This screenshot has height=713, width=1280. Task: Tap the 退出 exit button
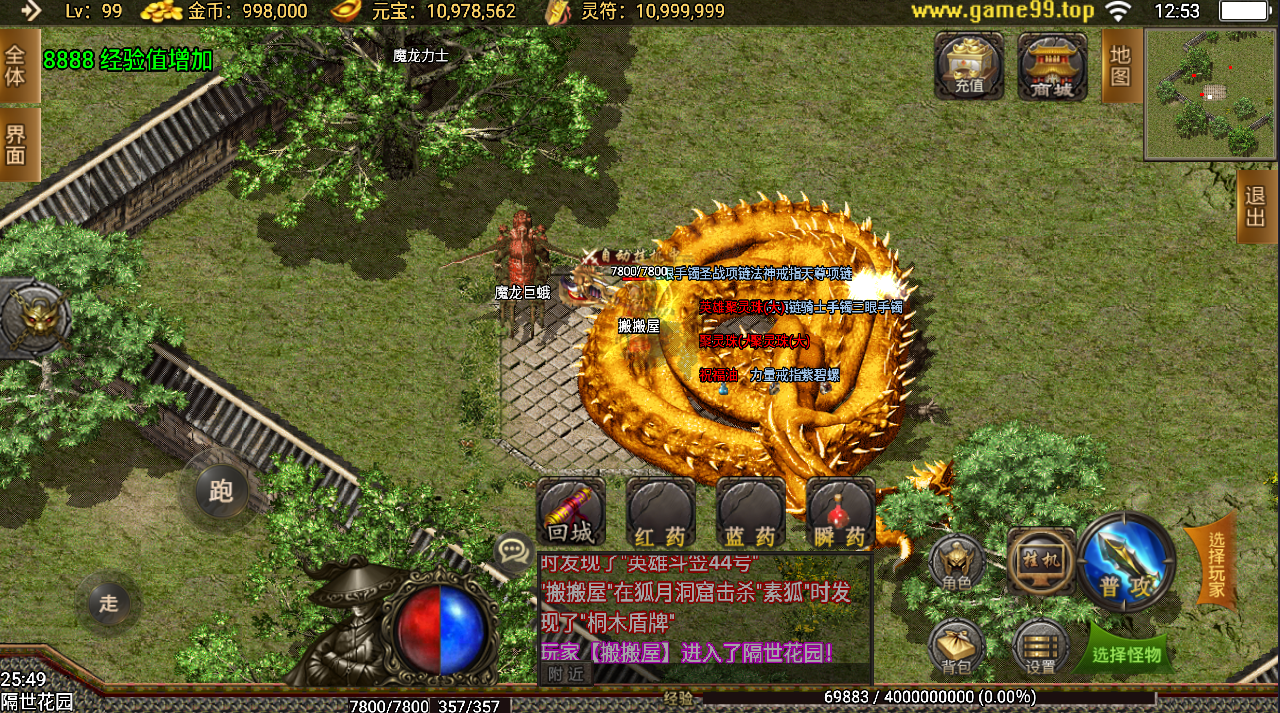click(1257, 207)
